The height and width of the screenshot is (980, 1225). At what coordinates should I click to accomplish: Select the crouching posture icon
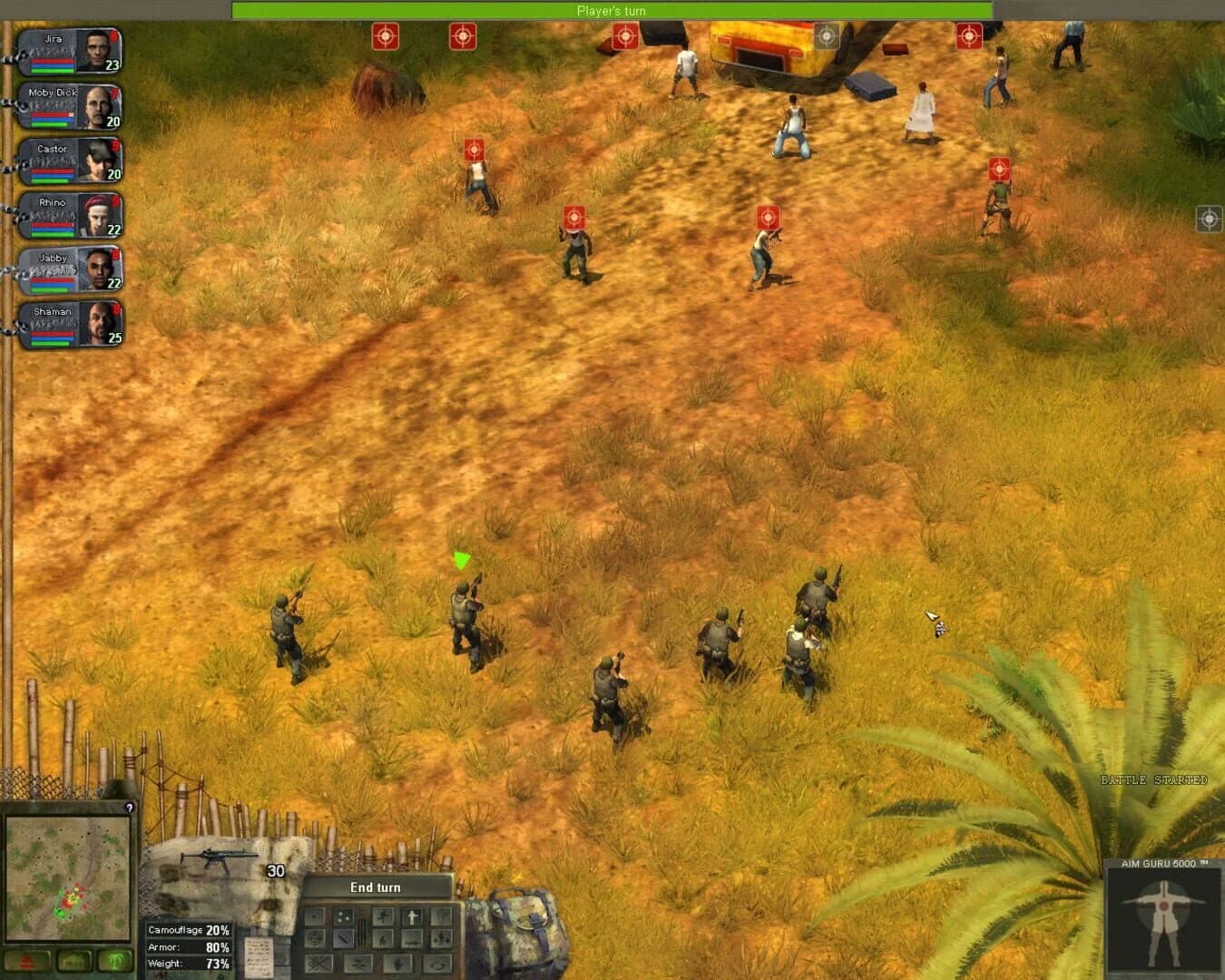[x=382, y=916]
